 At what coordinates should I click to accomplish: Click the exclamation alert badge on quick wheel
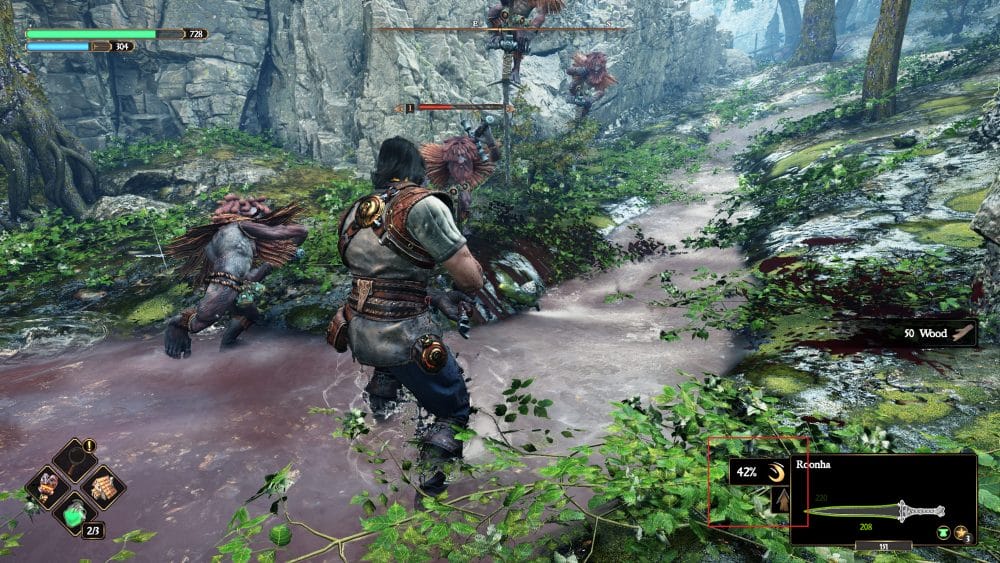[x=90, y=446]
